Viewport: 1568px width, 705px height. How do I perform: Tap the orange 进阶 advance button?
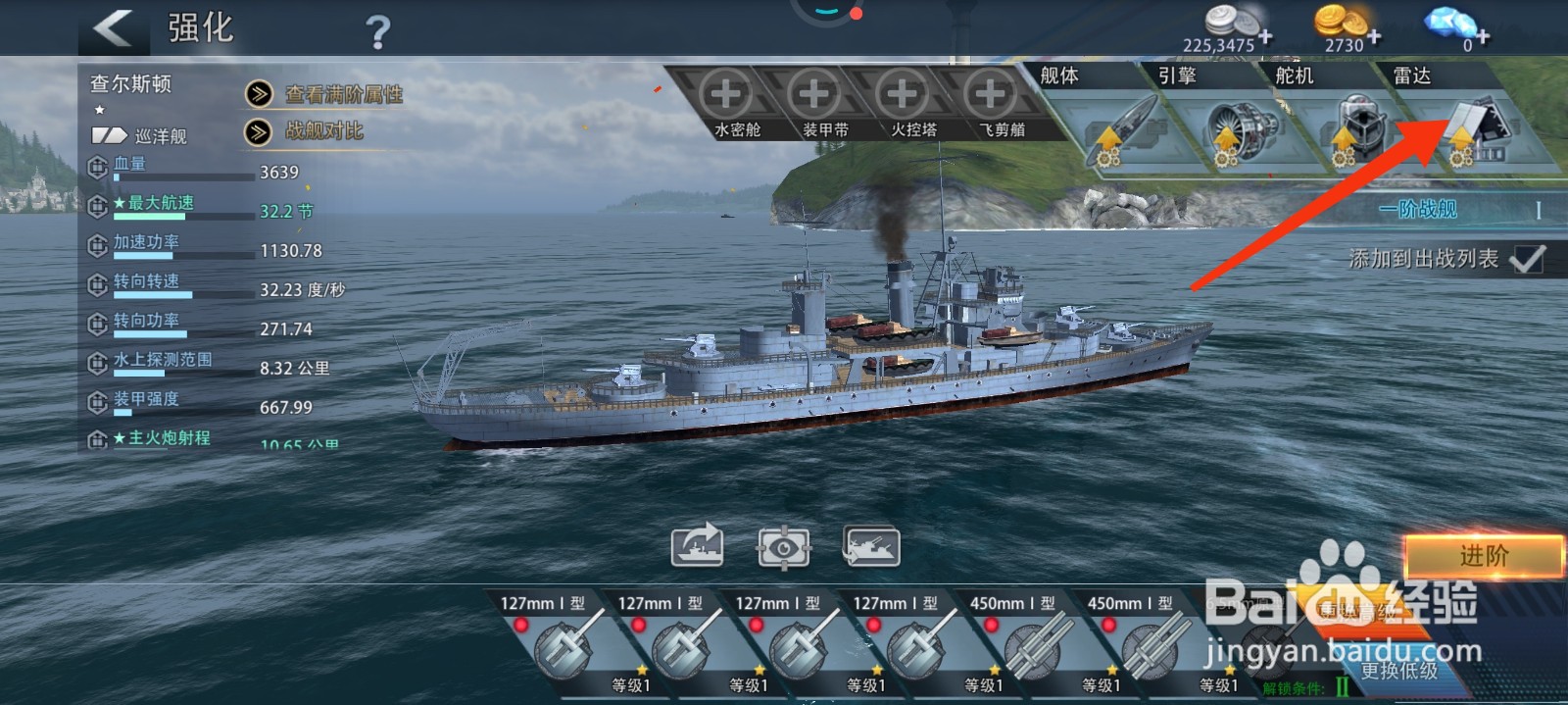(x=1484, y=556)
